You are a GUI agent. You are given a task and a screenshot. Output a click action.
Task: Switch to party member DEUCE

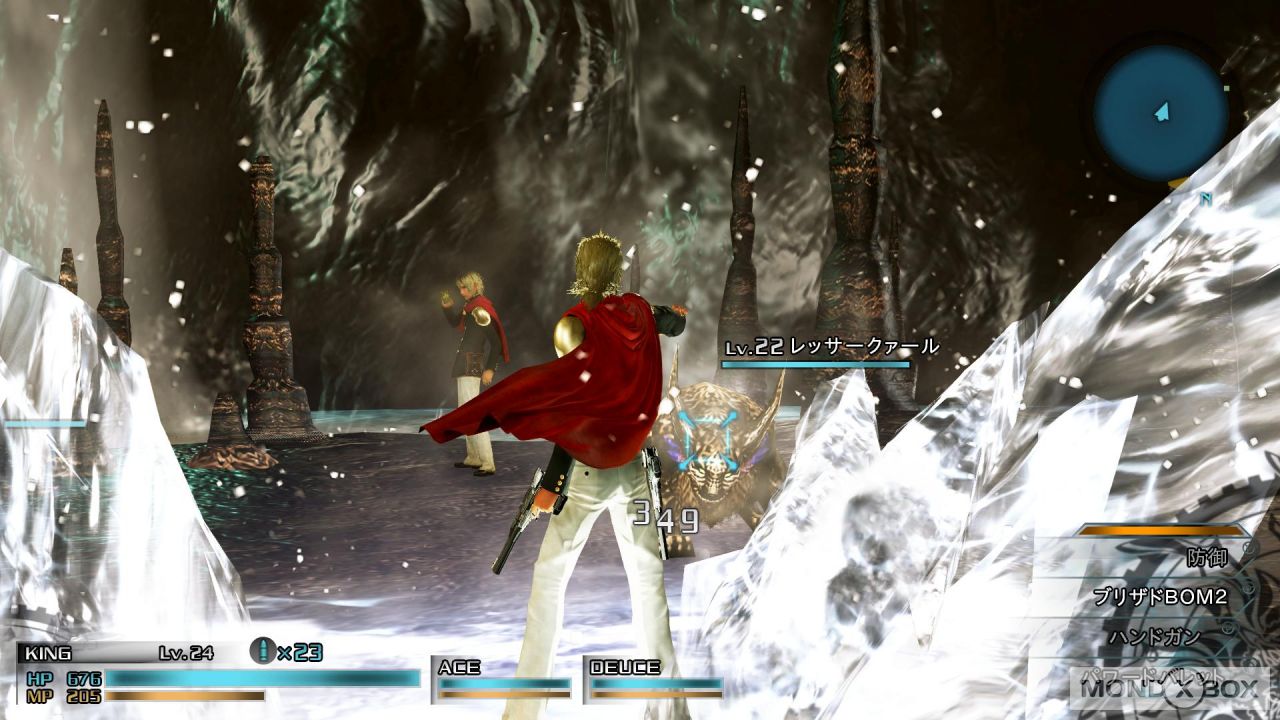[654, 676]
